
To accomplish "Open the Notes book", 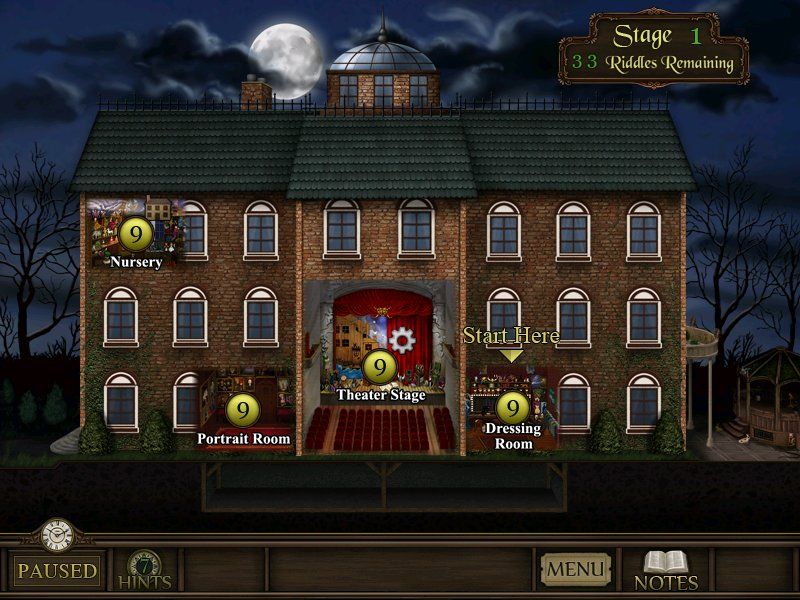I will pyautogui.click(x=666, y=570).
